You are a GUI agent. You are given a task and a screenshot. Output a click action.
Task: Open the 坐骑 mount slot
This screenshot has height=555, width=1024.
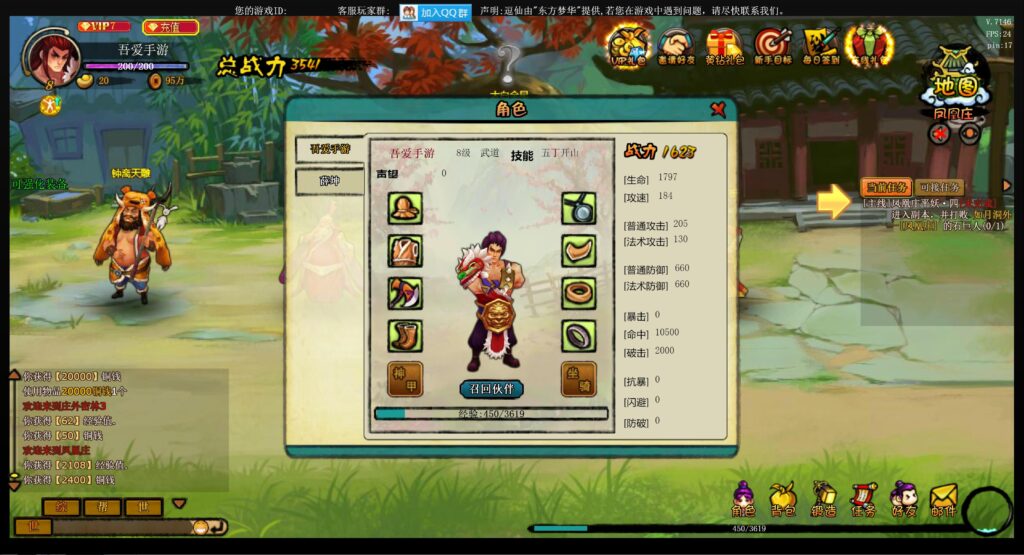point(578,378)
